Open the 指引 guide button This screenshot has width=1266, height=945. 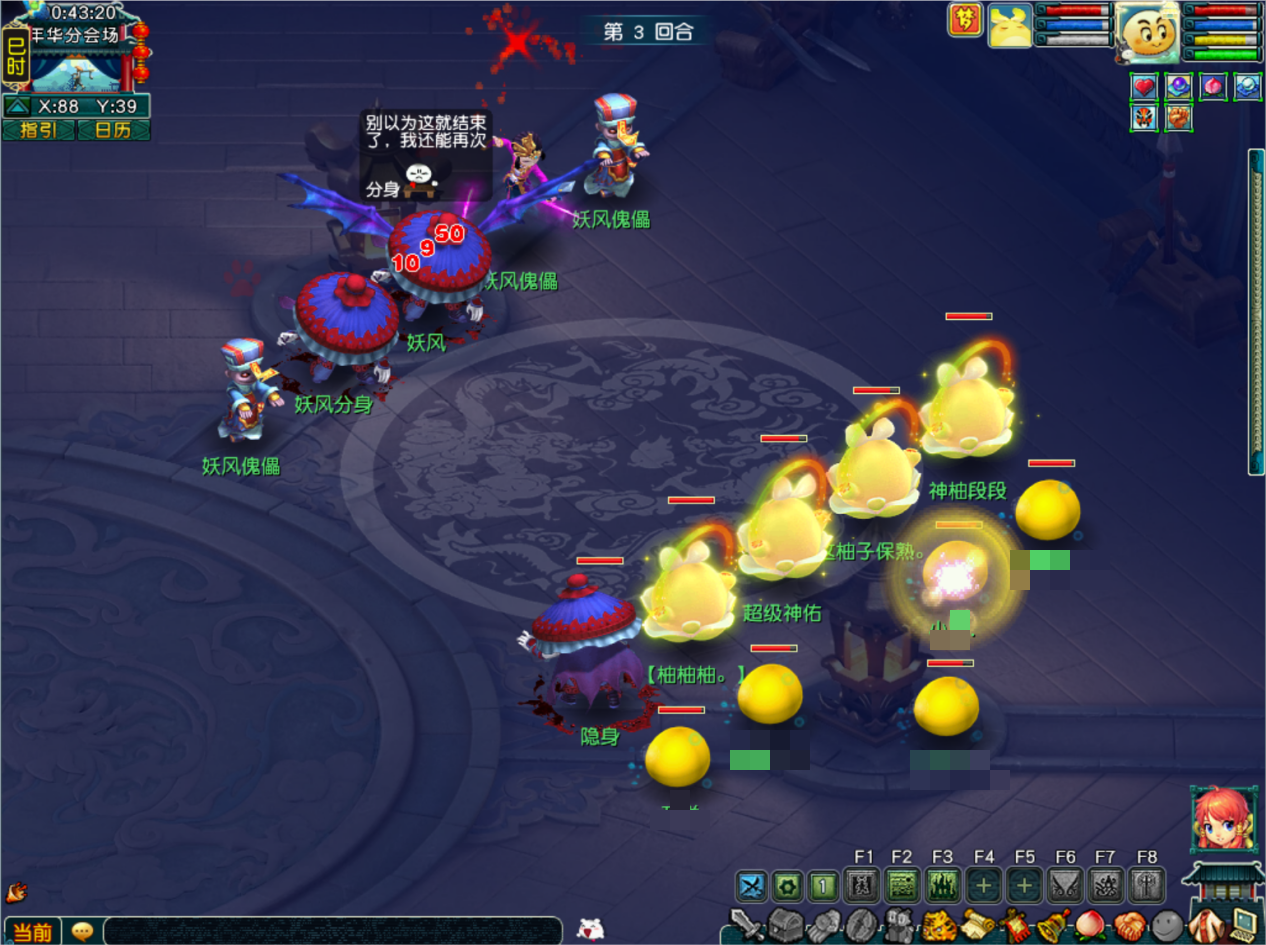(x=39, y=130)
